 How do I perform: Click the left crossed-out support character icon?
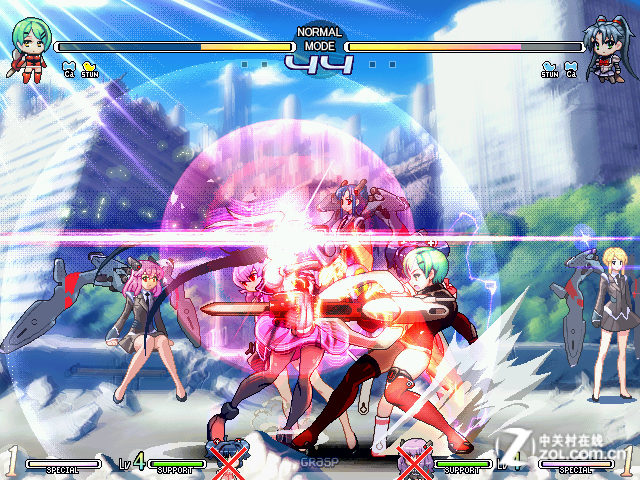coord(228,460)
